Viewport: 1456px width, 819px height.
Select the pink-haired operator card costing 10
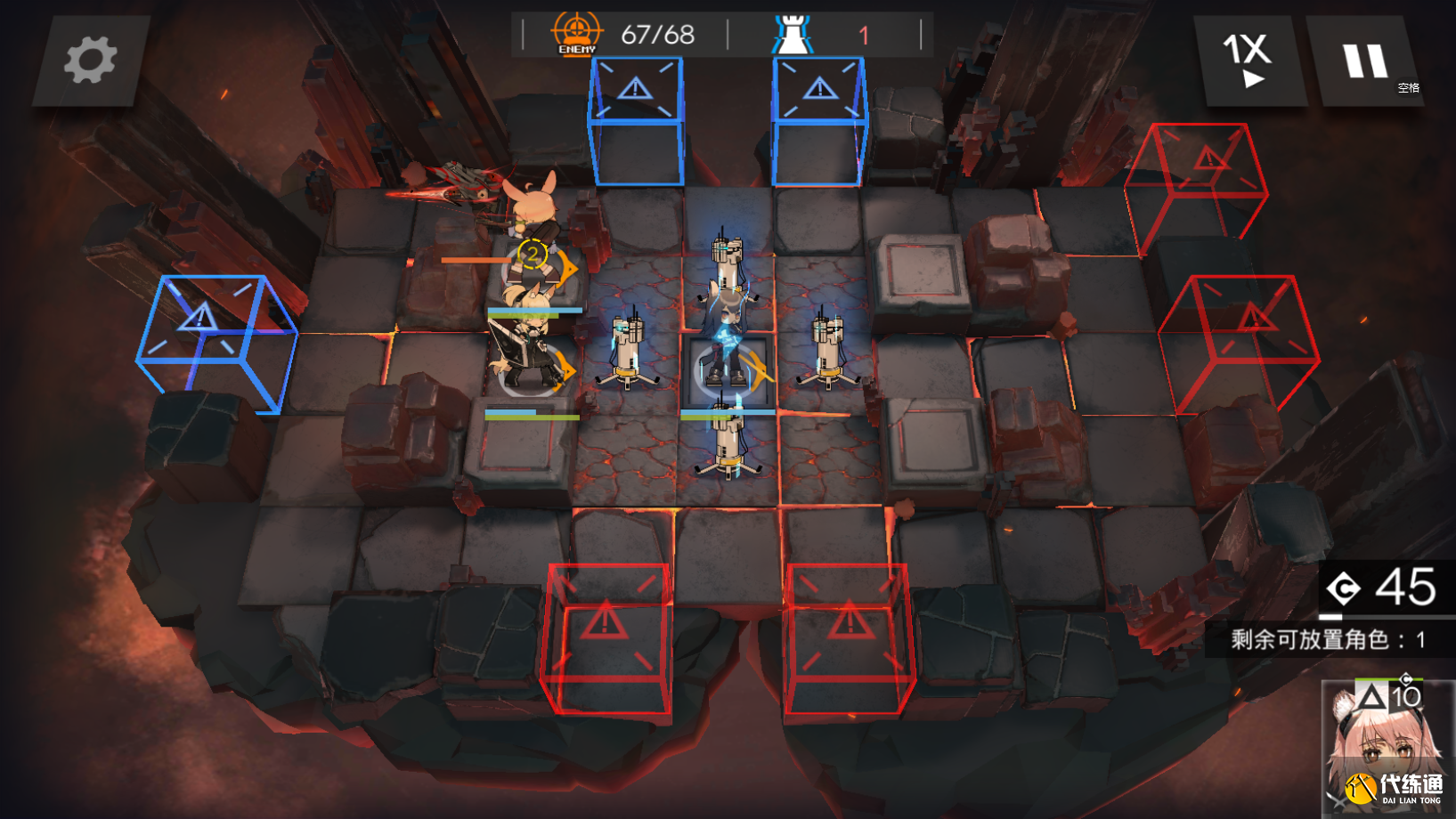point(1386,746)
